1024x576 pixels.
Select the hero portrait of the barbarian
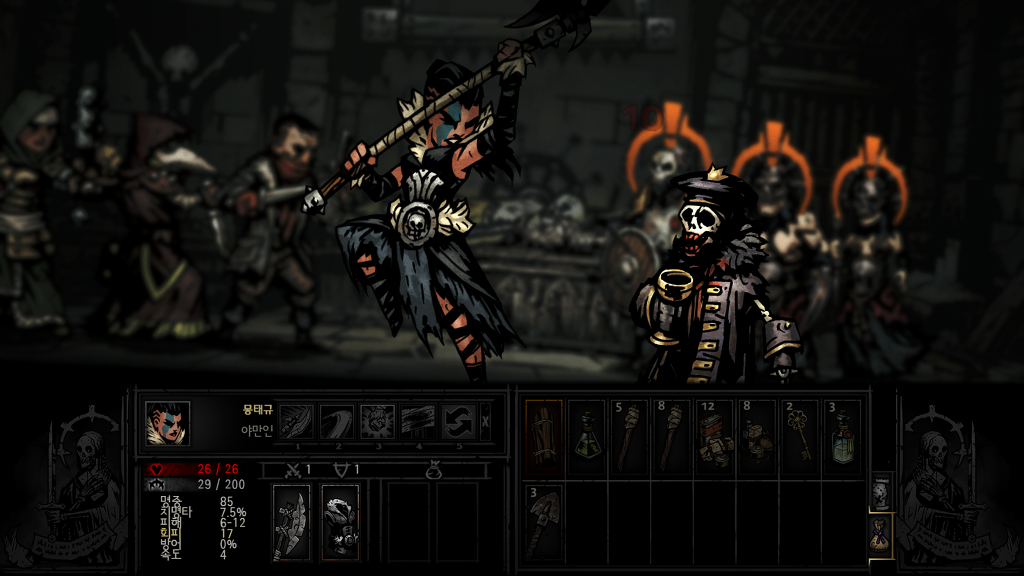tap(167, 423)
